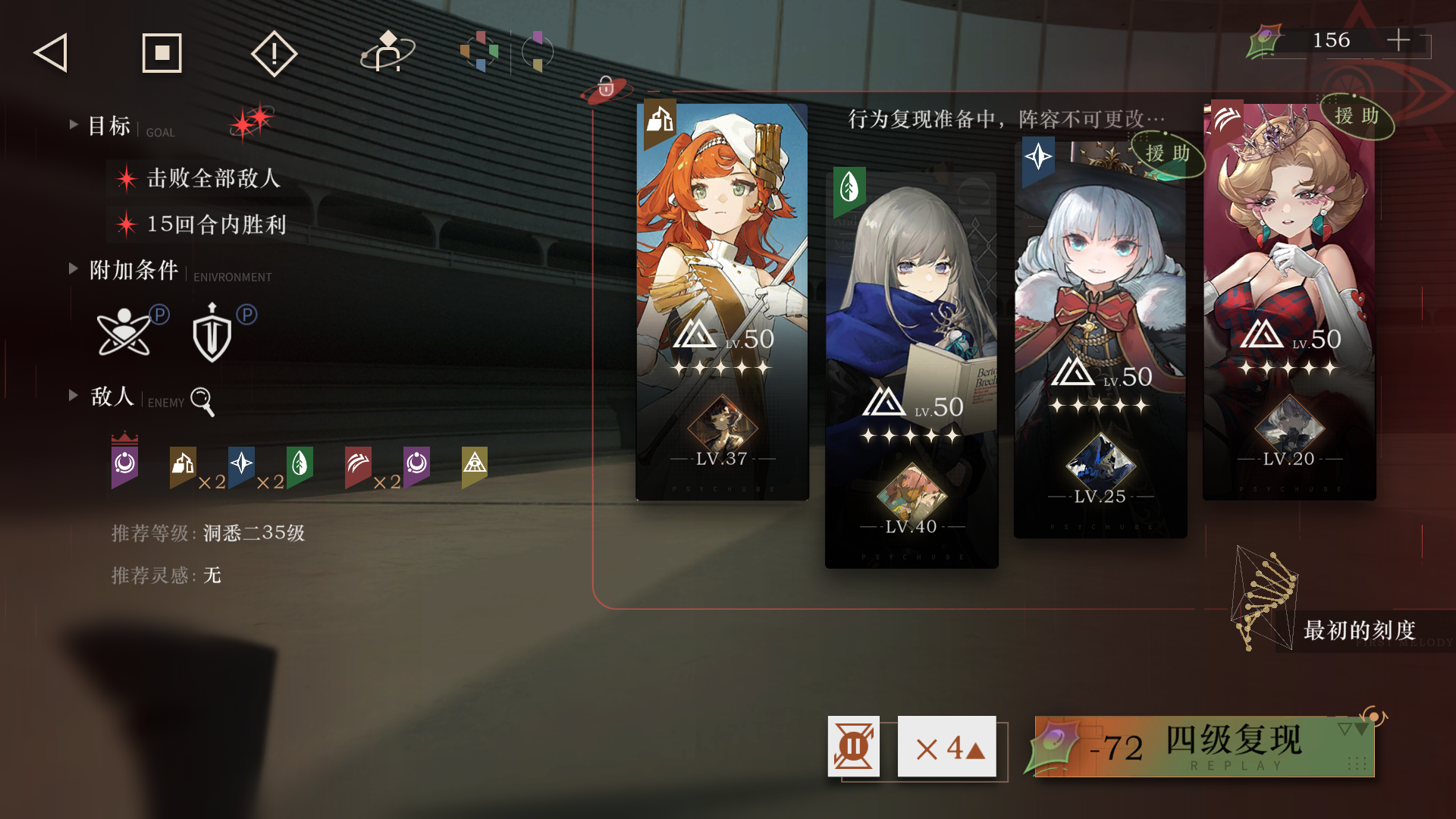
Task: Start the 四级复现 replay for -72 cost
Action: pos(1198,747)
